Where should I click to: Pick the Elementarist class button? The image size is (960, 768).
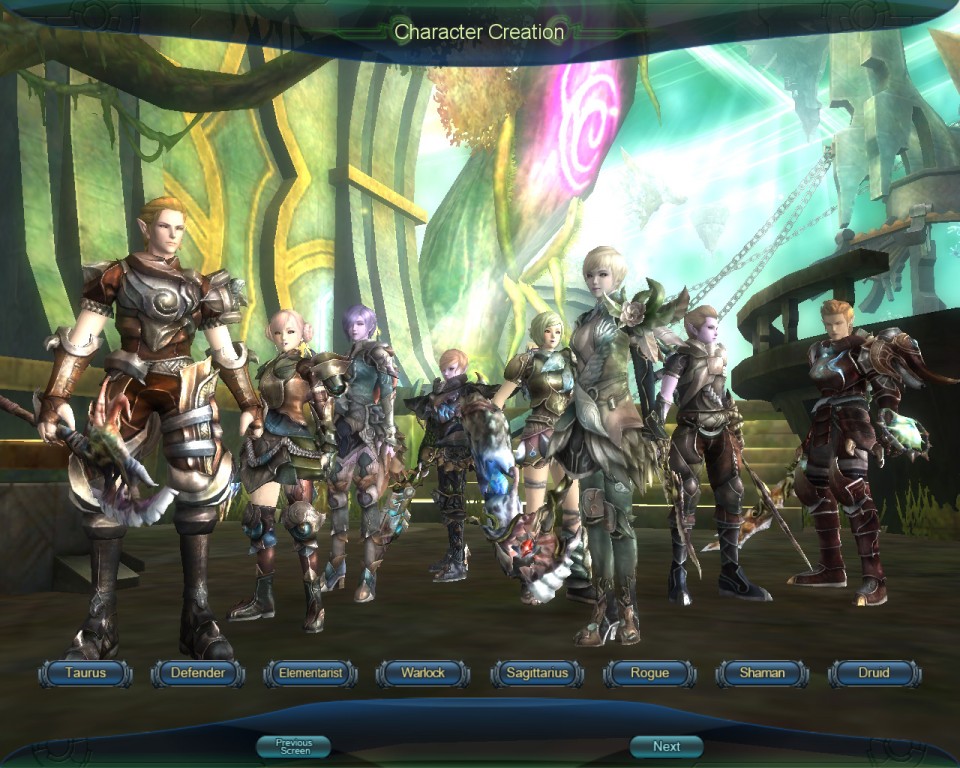(310, 673)
